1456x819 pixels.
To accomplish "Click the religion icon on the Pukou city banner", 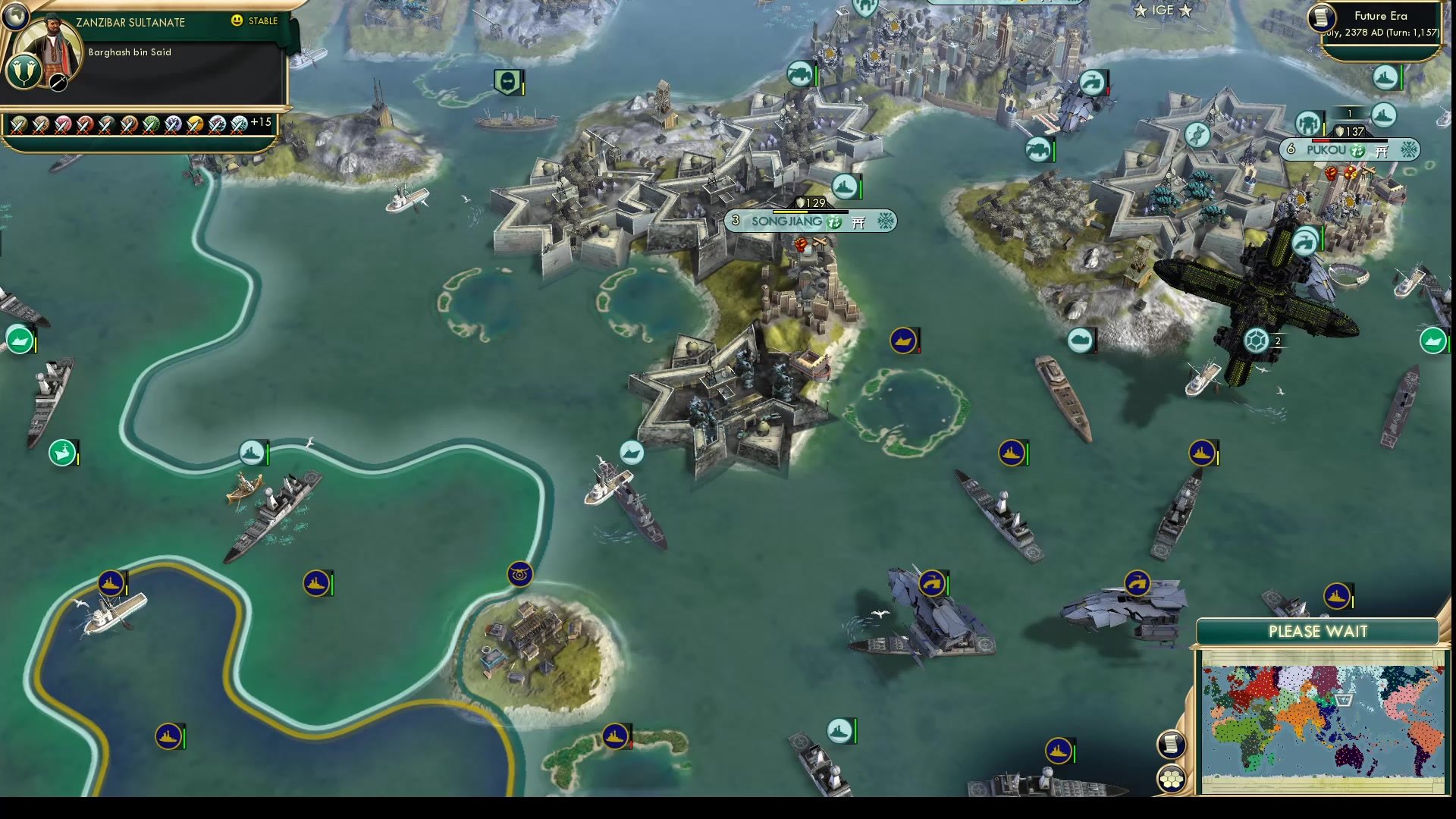I will pos(1357,151).
